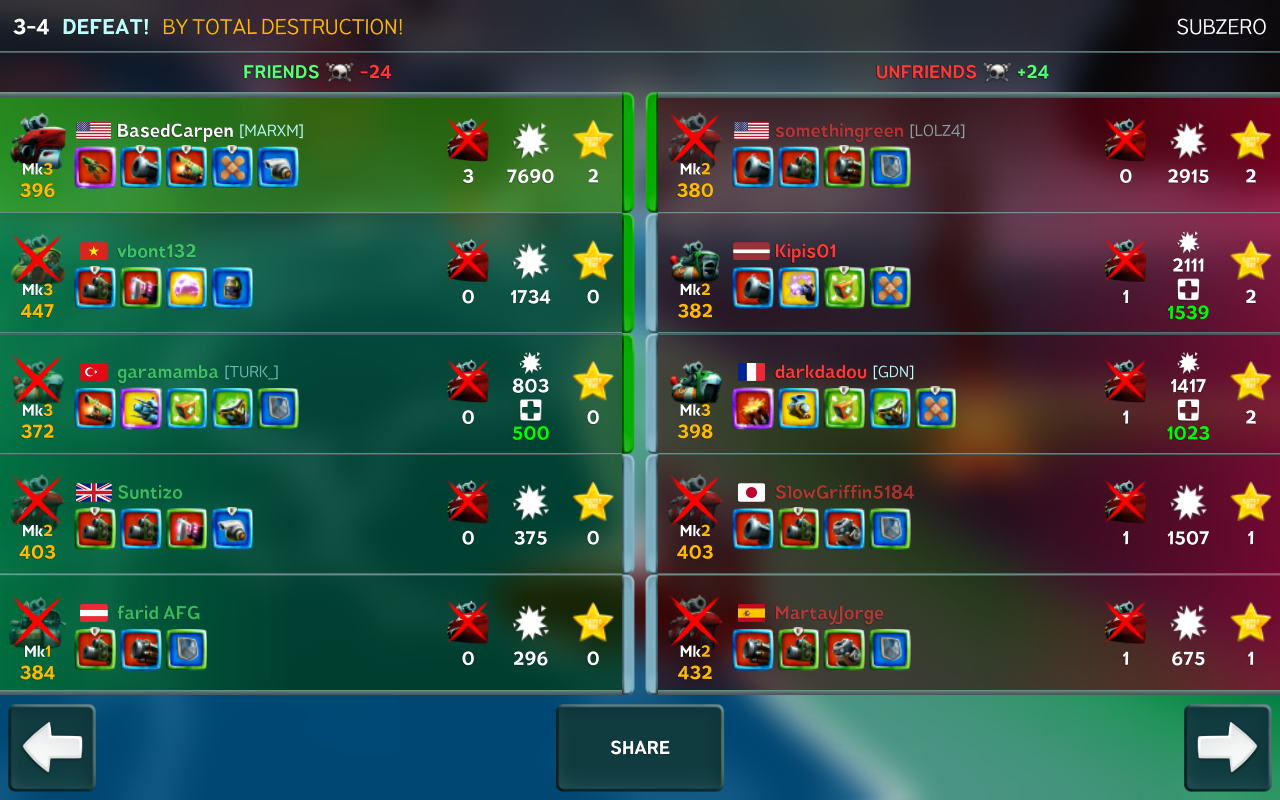This screenshot has width=1280, height=800.
Task: Select vbont132's player row
Action: coord(310,274)
